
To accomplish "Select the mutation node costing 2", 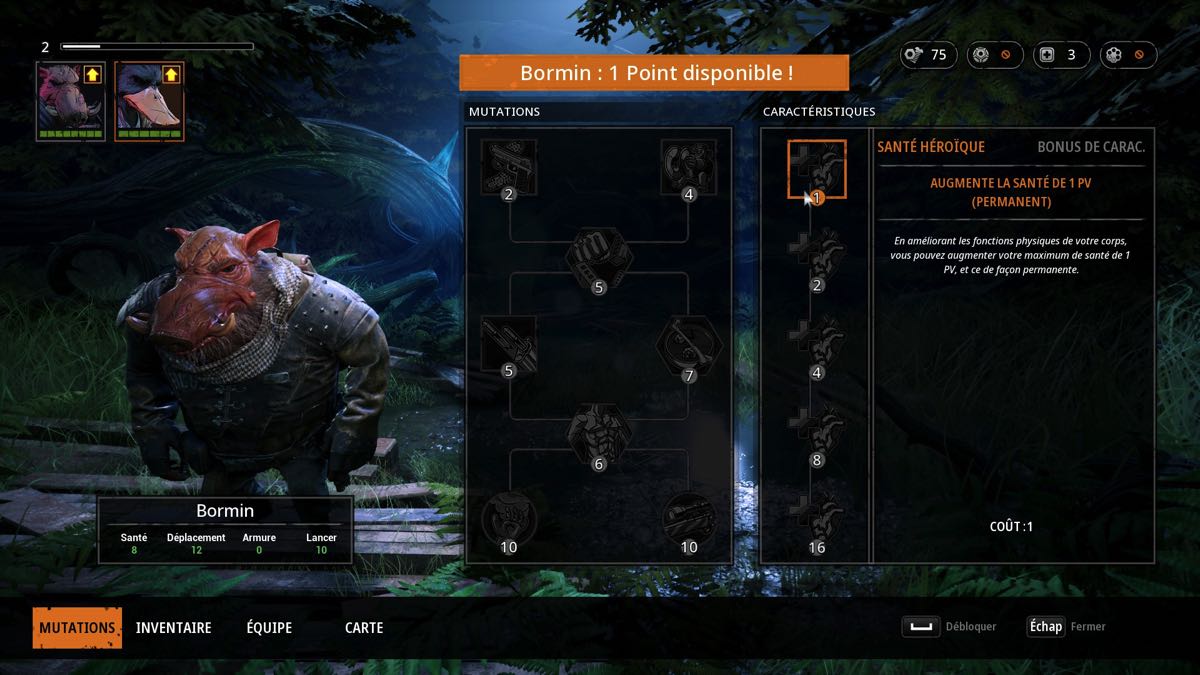I will point(509,168).
